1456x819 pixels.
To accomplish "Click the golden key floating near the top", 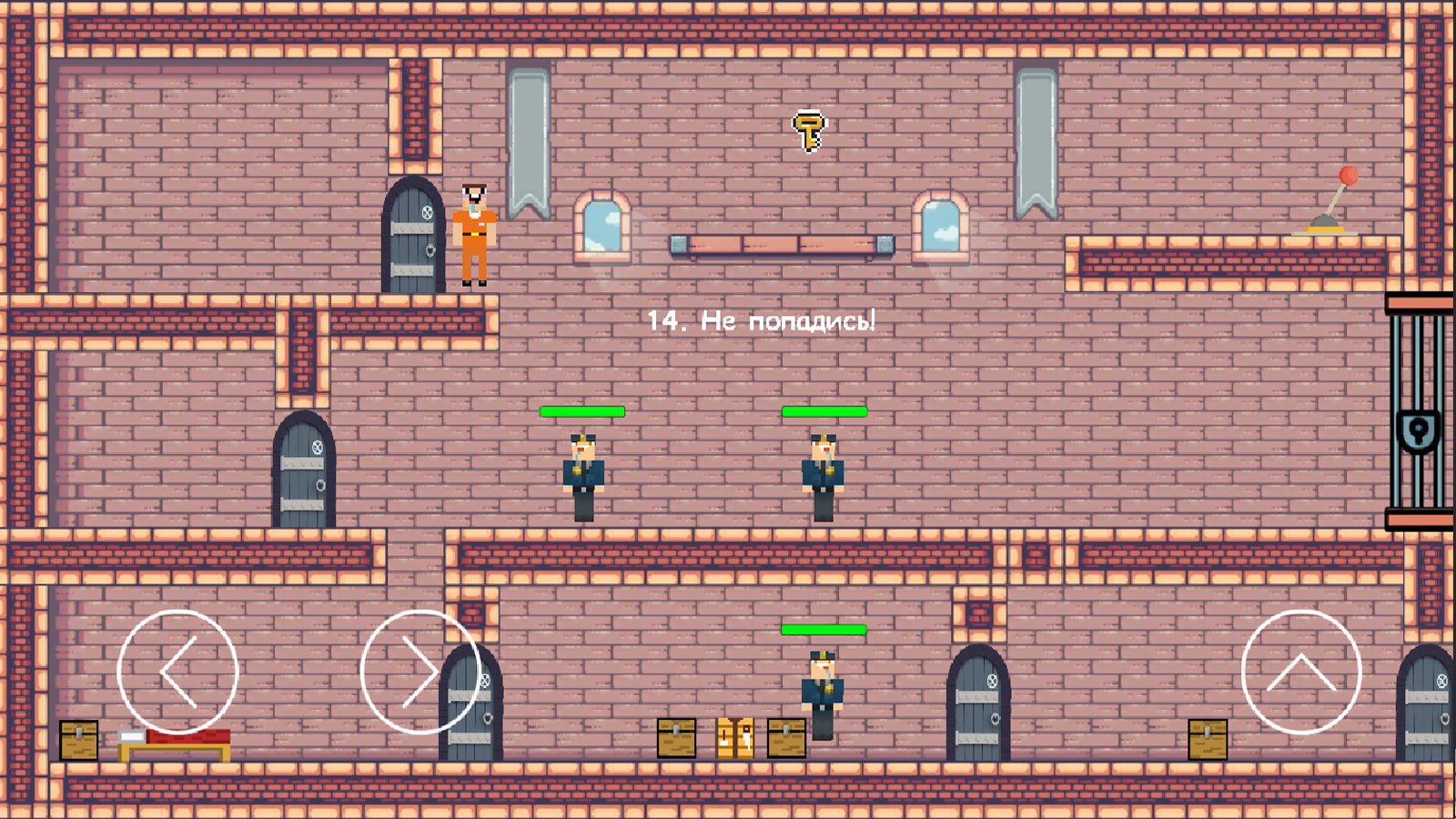I will pos(809,129).
